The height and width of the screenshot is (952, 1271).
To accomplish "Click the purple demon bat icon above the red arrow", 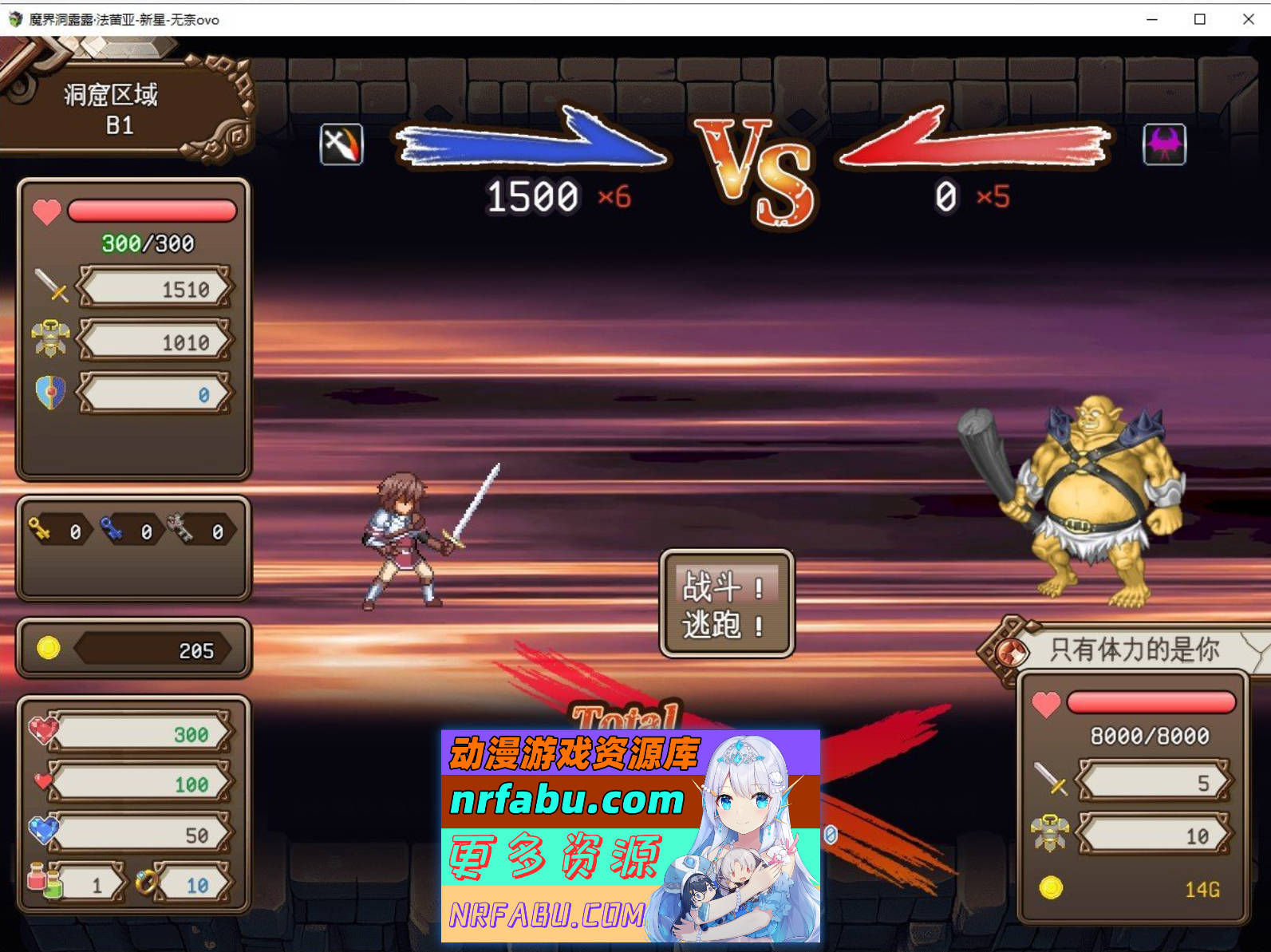I will (1164, 145).
